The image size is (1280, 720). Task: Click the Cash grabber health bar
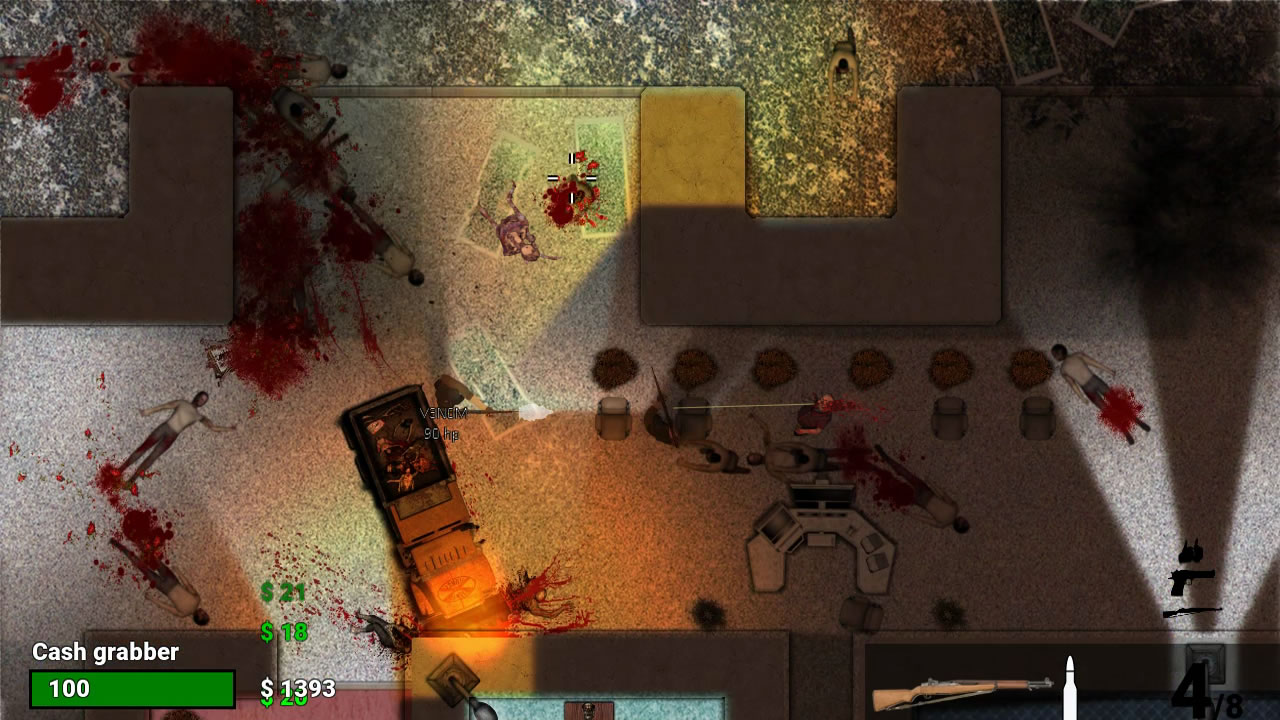click(x=132, y=688)
